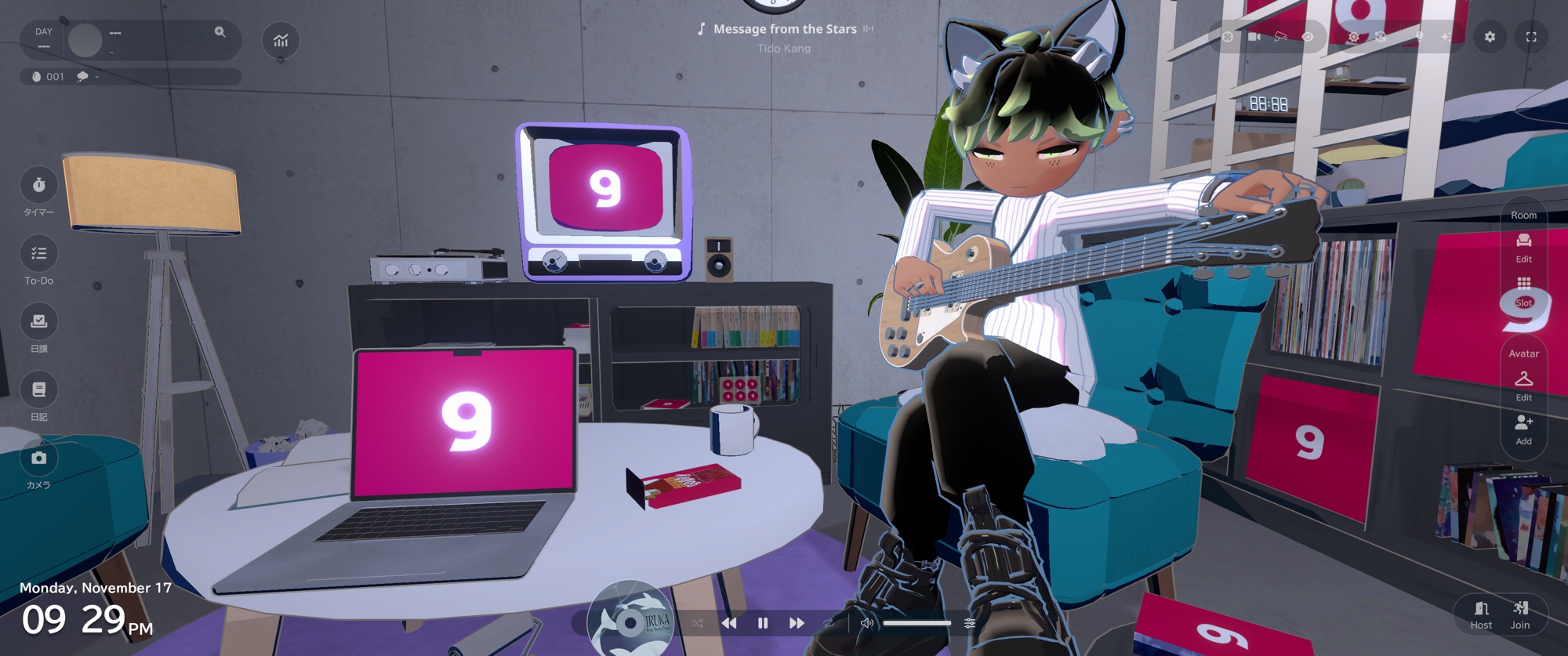This screenshot has width=1568, height=656.
Task: Adjust the music volume slider
Action: [917, 623]
